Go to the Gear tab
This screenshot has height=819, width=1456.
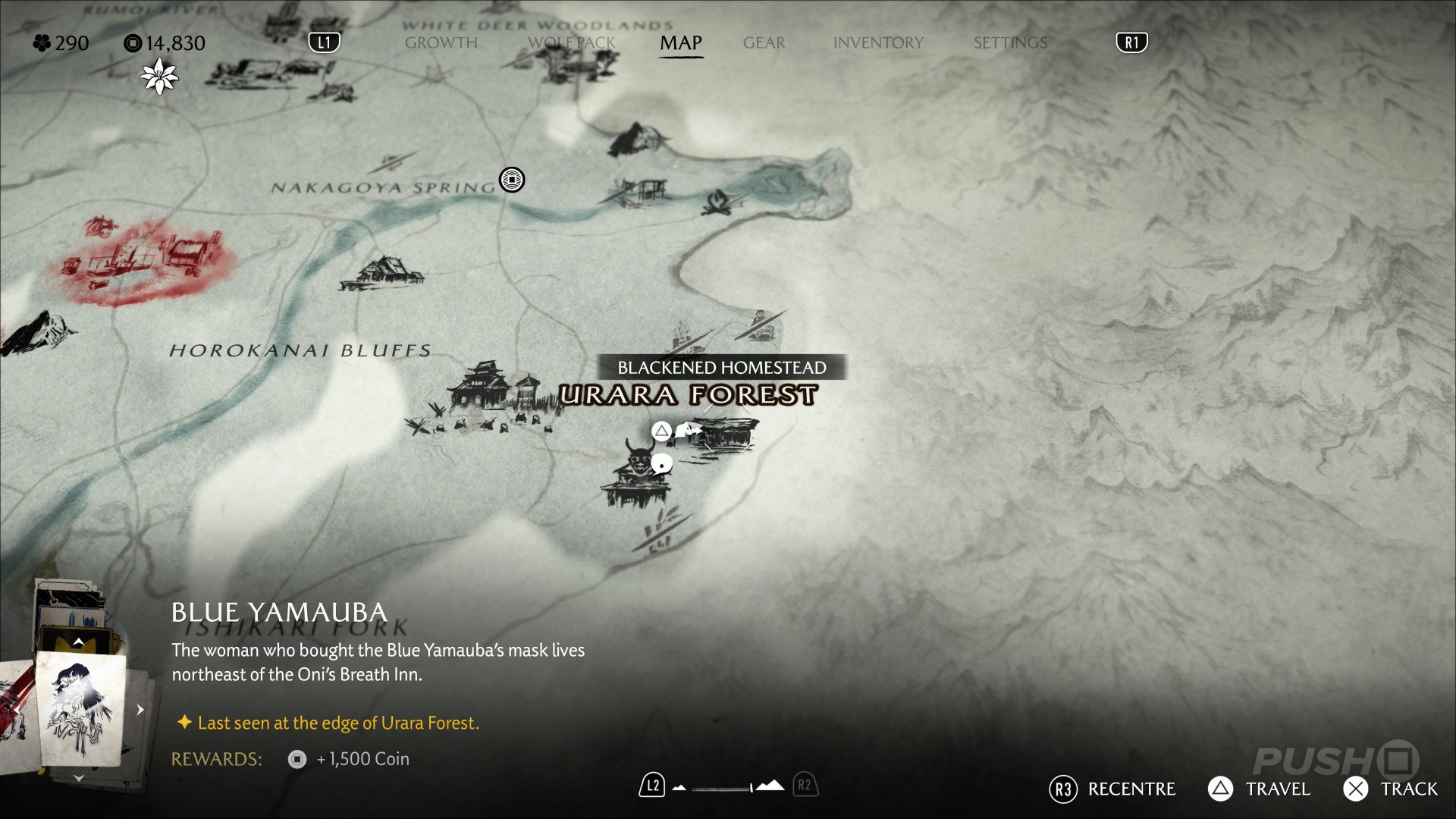pyautogui.click(x=764, y=43)
